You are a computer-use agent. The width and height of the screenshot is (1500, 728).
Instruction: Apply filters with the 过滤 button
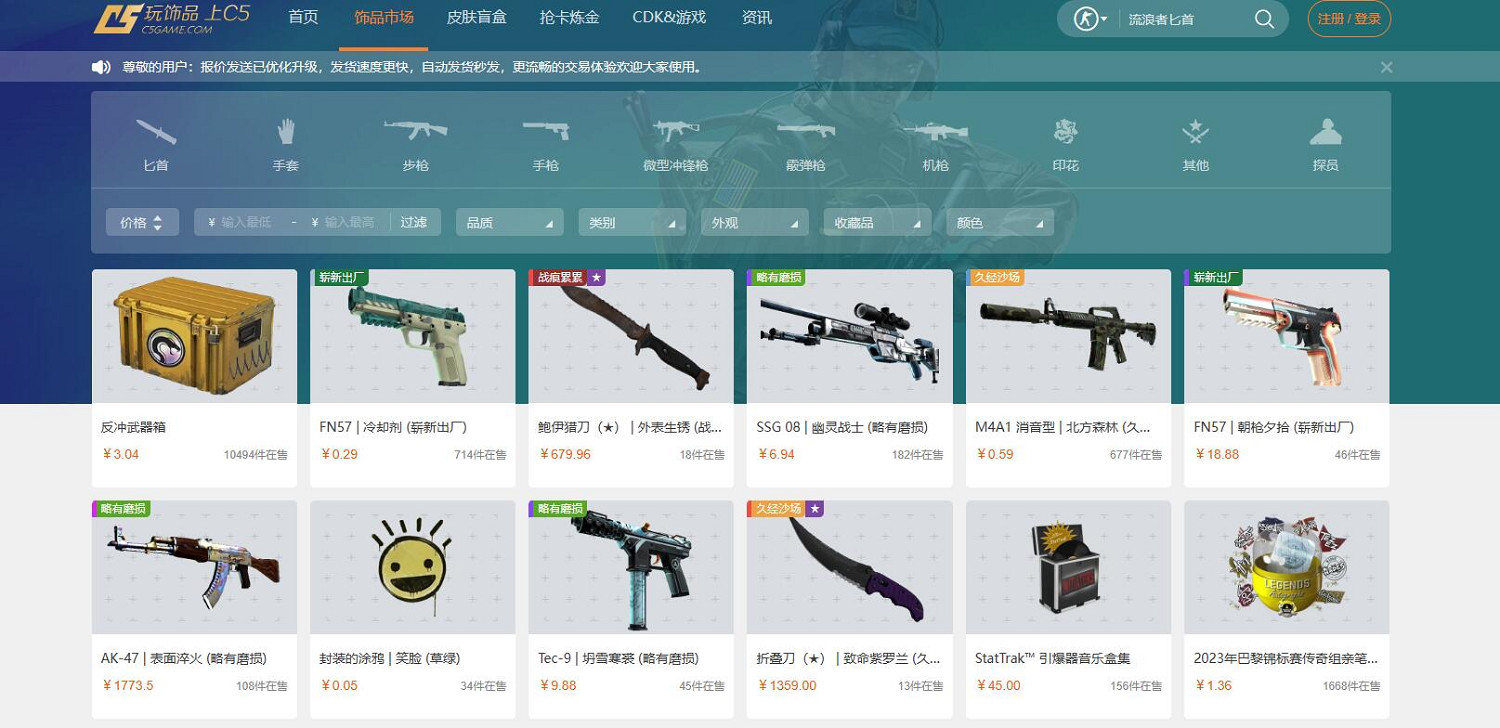(x=414, y=222)
